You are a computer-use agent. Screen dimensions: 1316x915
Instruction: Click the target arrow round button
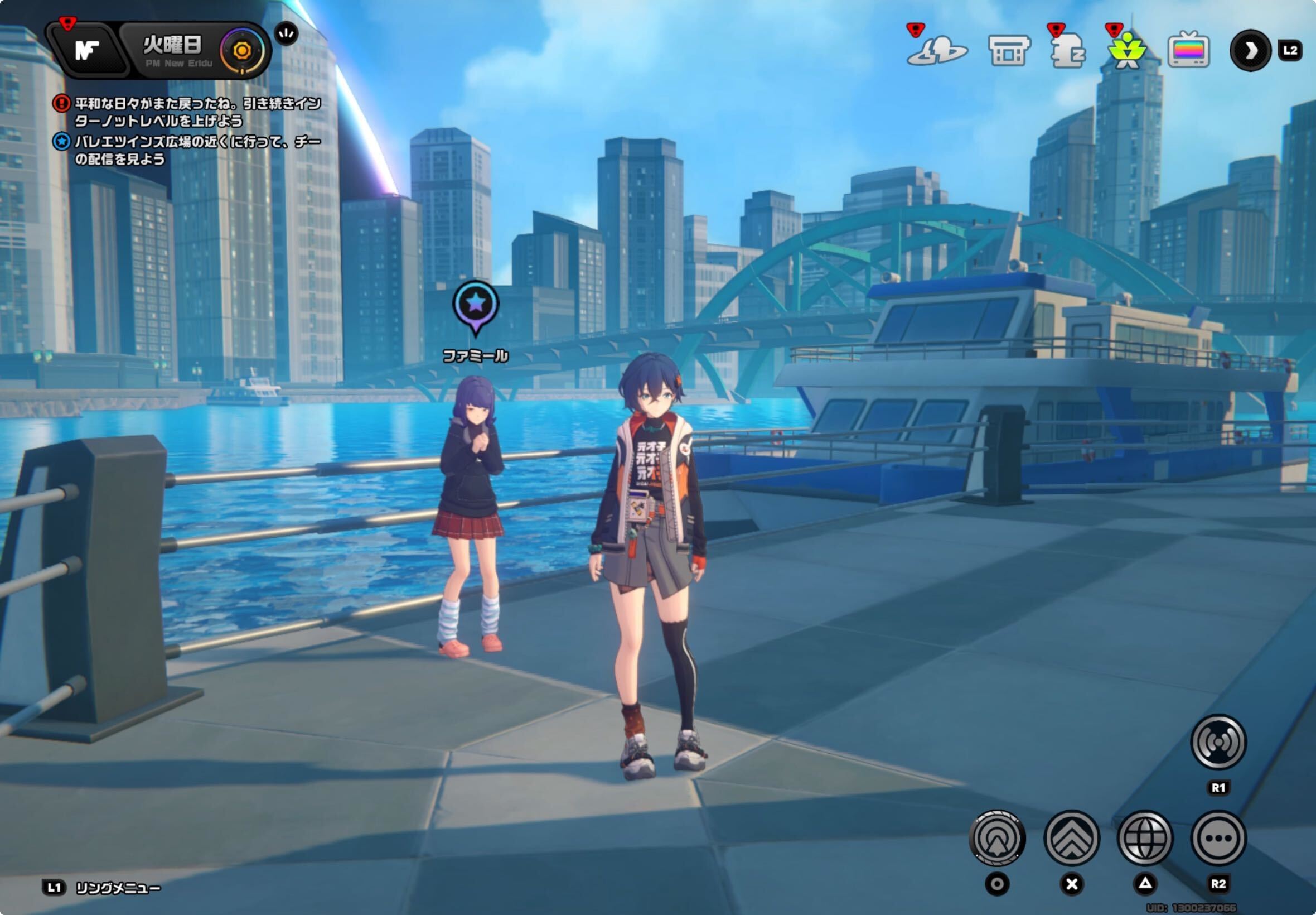997,838
